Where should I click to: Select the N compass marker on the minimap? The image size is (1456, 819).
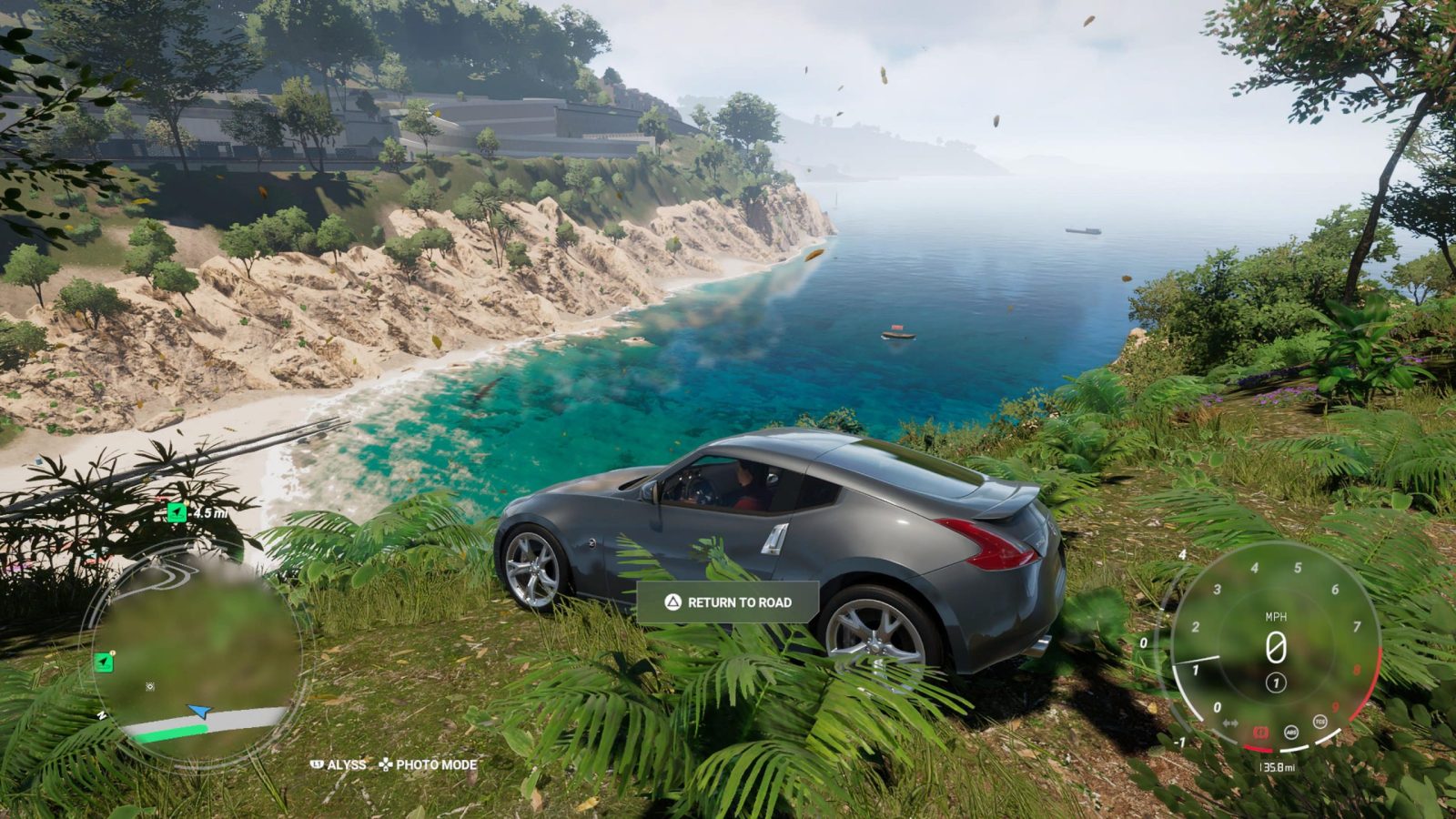[x=101, y=714]
